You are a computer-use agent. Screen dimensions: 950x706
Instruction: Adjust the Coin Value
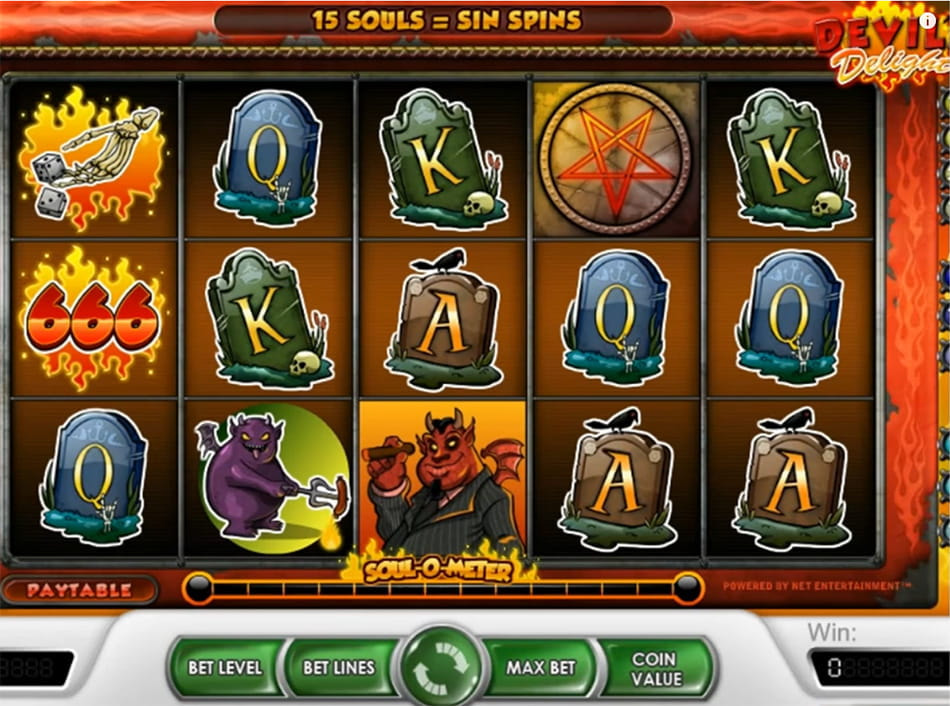click(655, 667)
